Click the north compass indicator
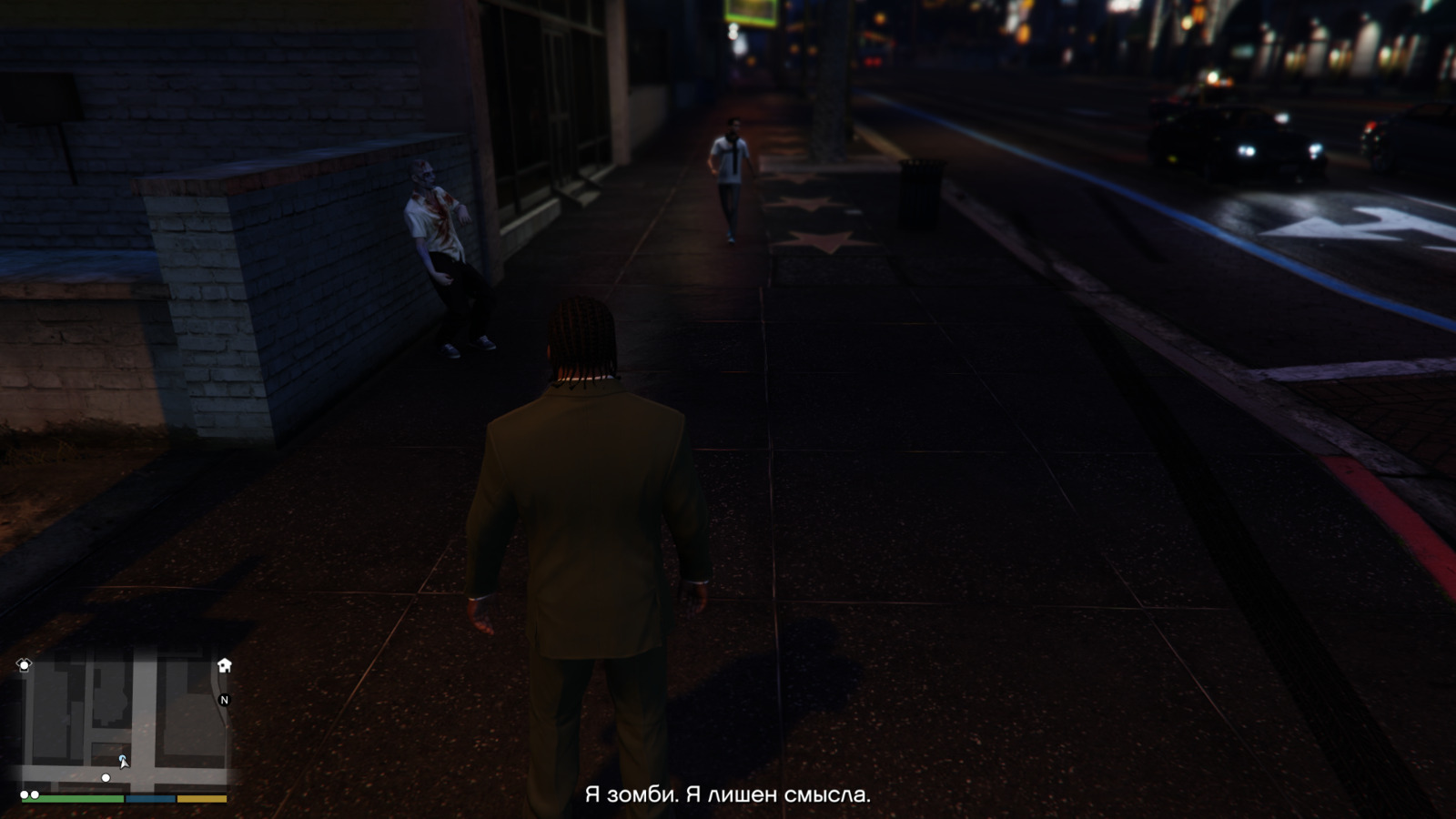Image resolution: width=1456 pixels, height=819 pixels. point(224,700)
